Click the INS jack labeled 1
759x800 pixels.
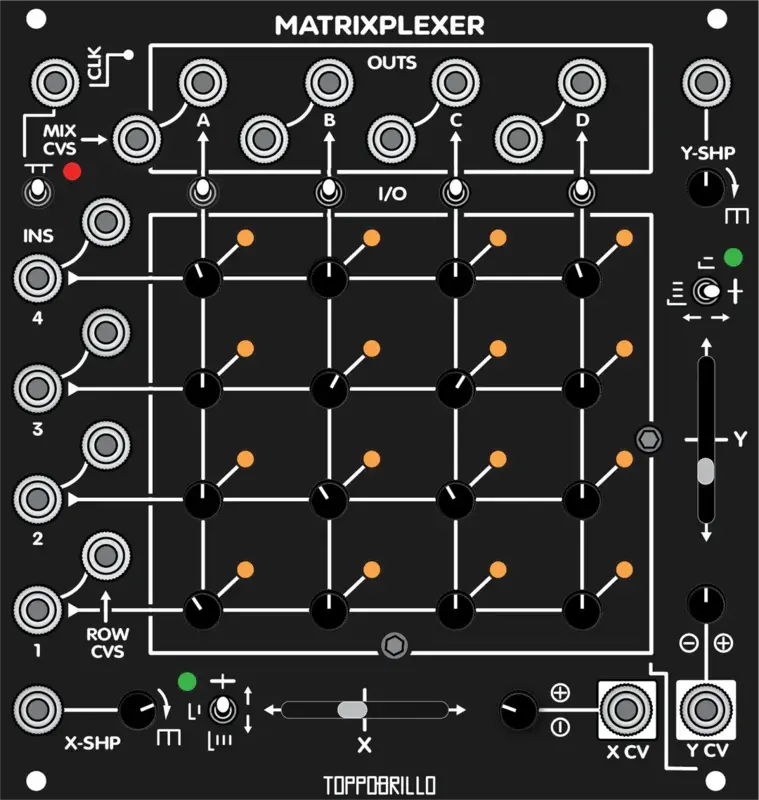click(38, 609)
